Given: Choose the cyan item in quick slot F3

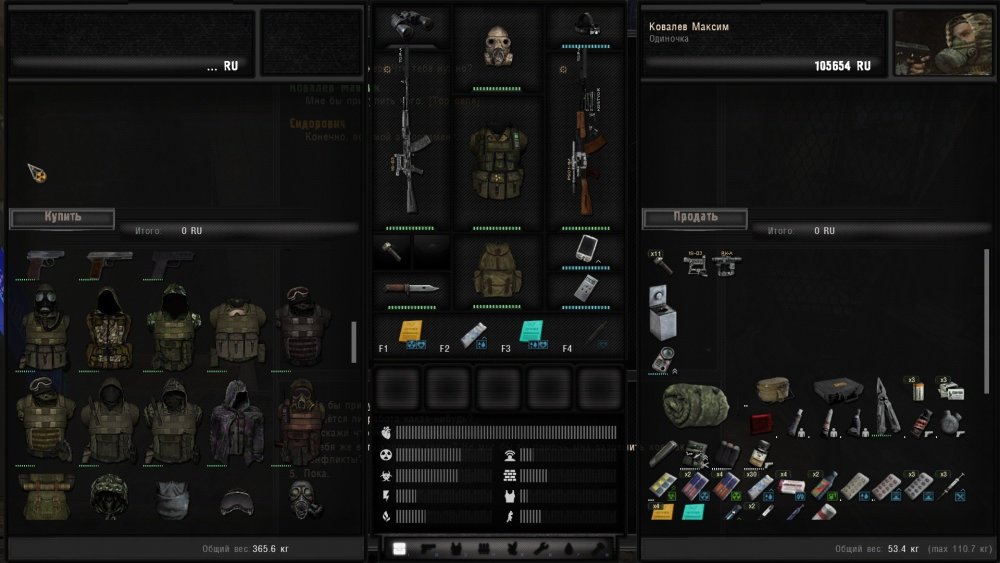Looking at the screenshot, I should click(532, 332).
